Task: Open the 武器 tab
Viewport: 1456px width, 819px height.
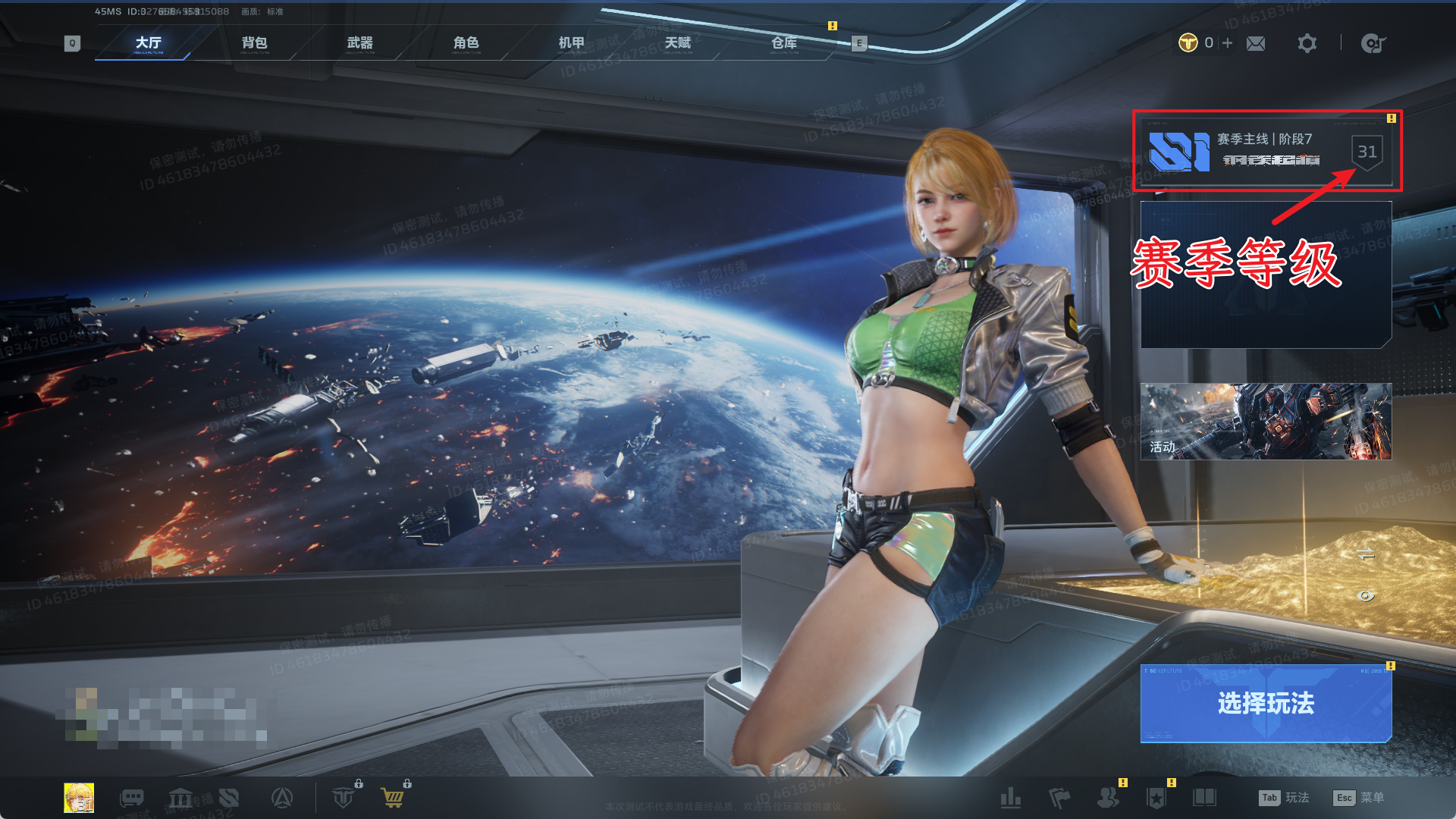Action: pos(360,43)
